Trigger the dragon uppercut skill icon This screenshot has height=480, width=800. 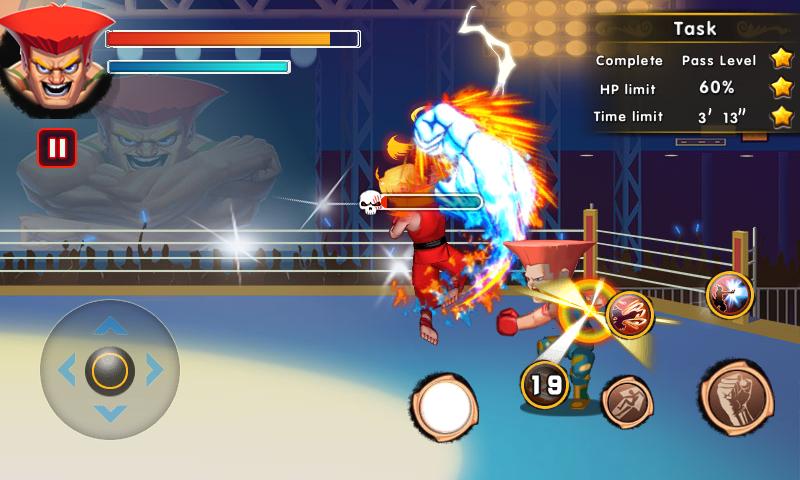point(629,314)
